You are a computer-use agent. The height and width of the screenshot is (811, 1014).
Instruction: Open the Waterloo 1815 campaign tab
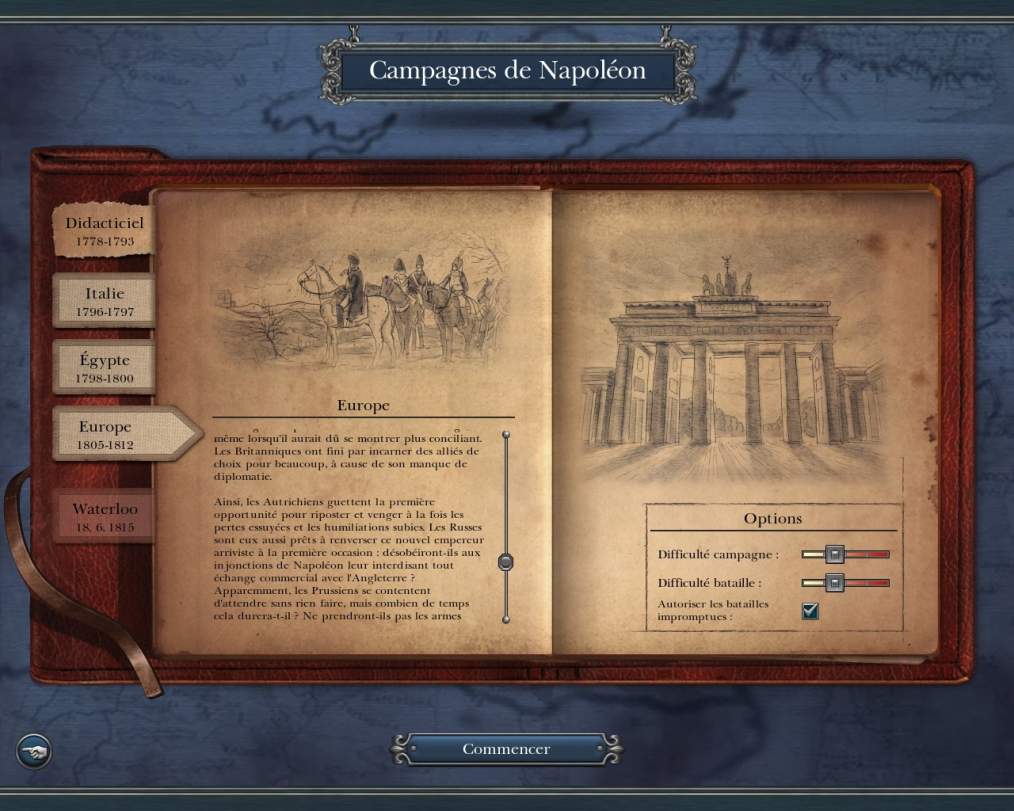(x=104, y=516)
